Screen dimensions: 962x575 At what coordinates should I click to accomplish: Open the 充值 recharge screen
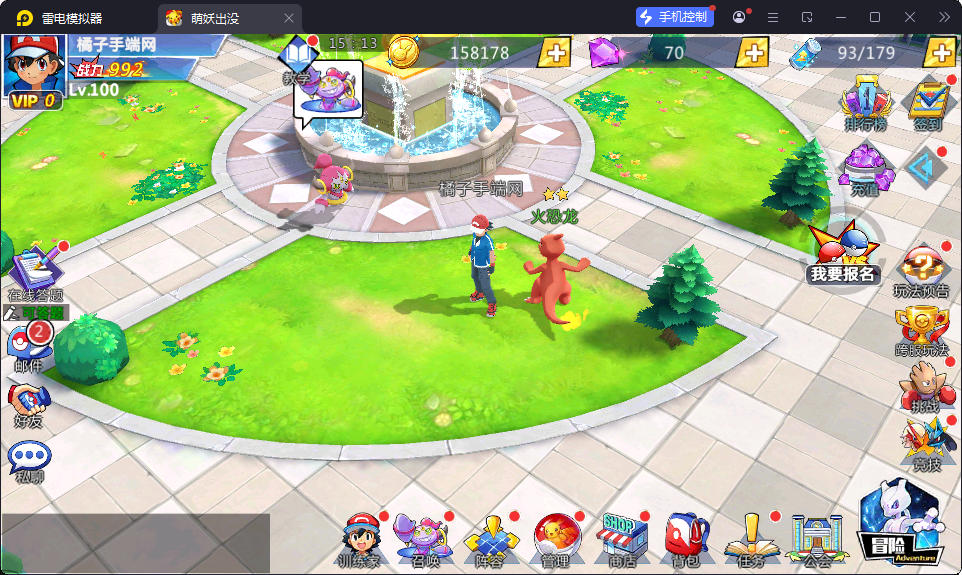click(865, 168)
